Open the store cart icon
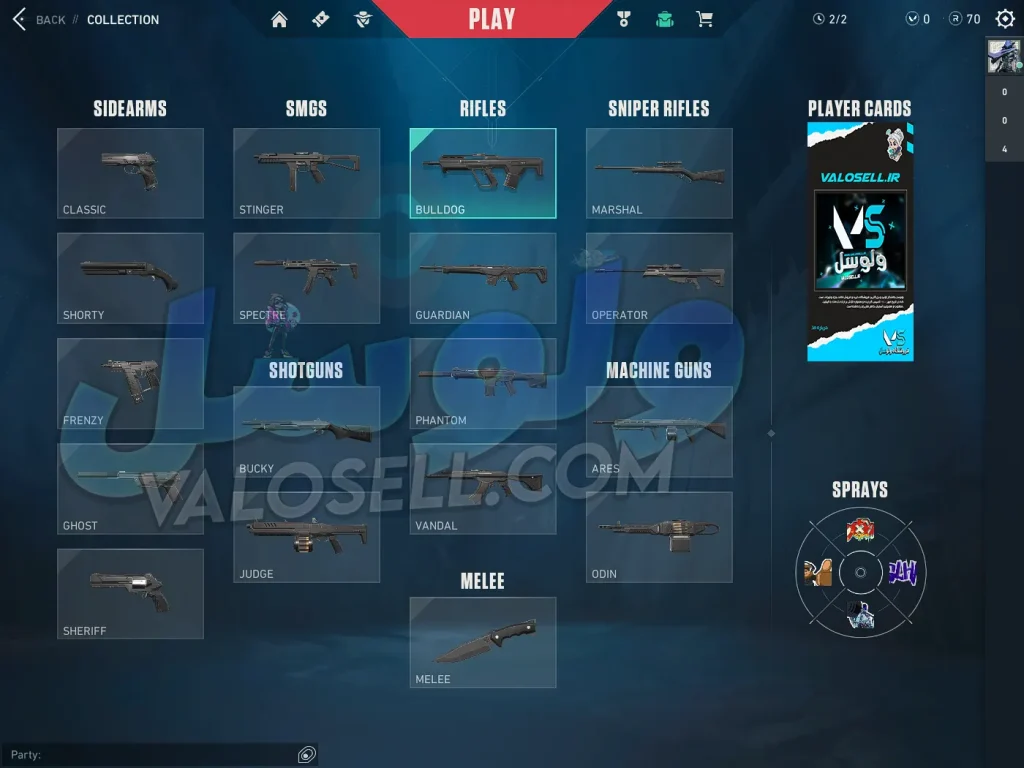This screenshot has width=1024, height=768. (x=704, y=19)
